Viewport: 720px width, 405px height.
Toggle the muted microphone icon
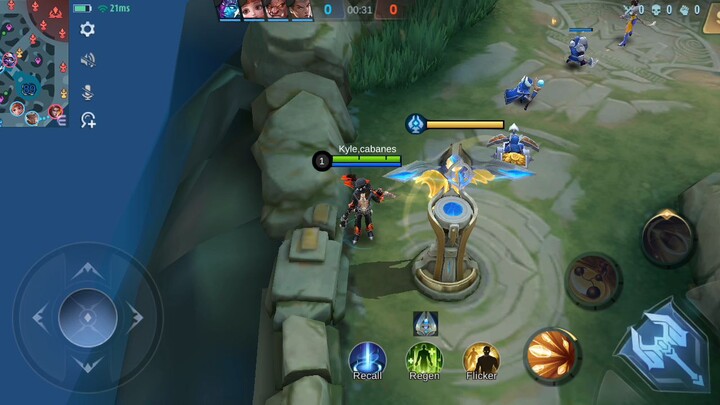(x=88, y=91)
